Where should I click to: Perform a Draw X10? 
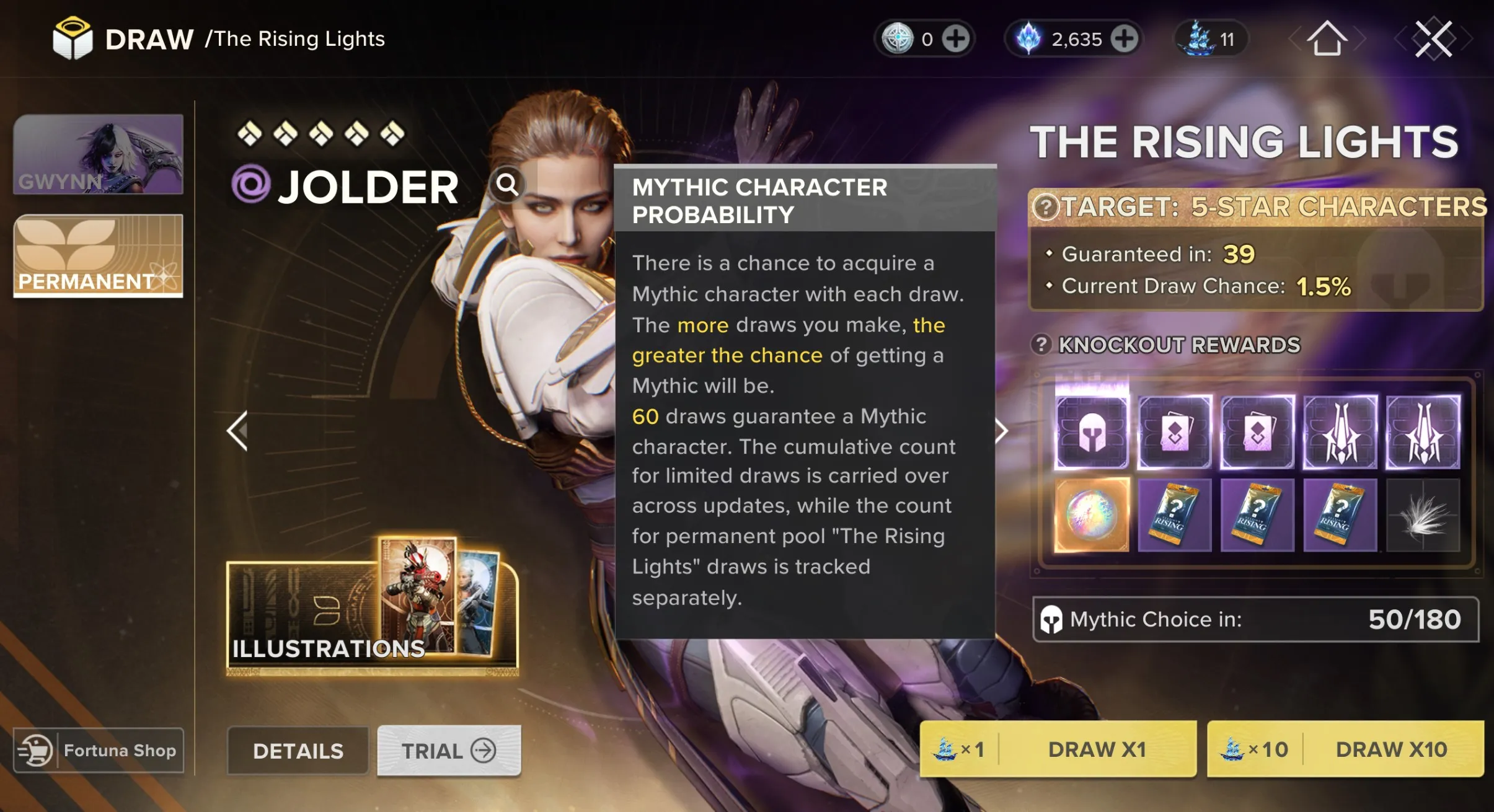coord(1345,749)
